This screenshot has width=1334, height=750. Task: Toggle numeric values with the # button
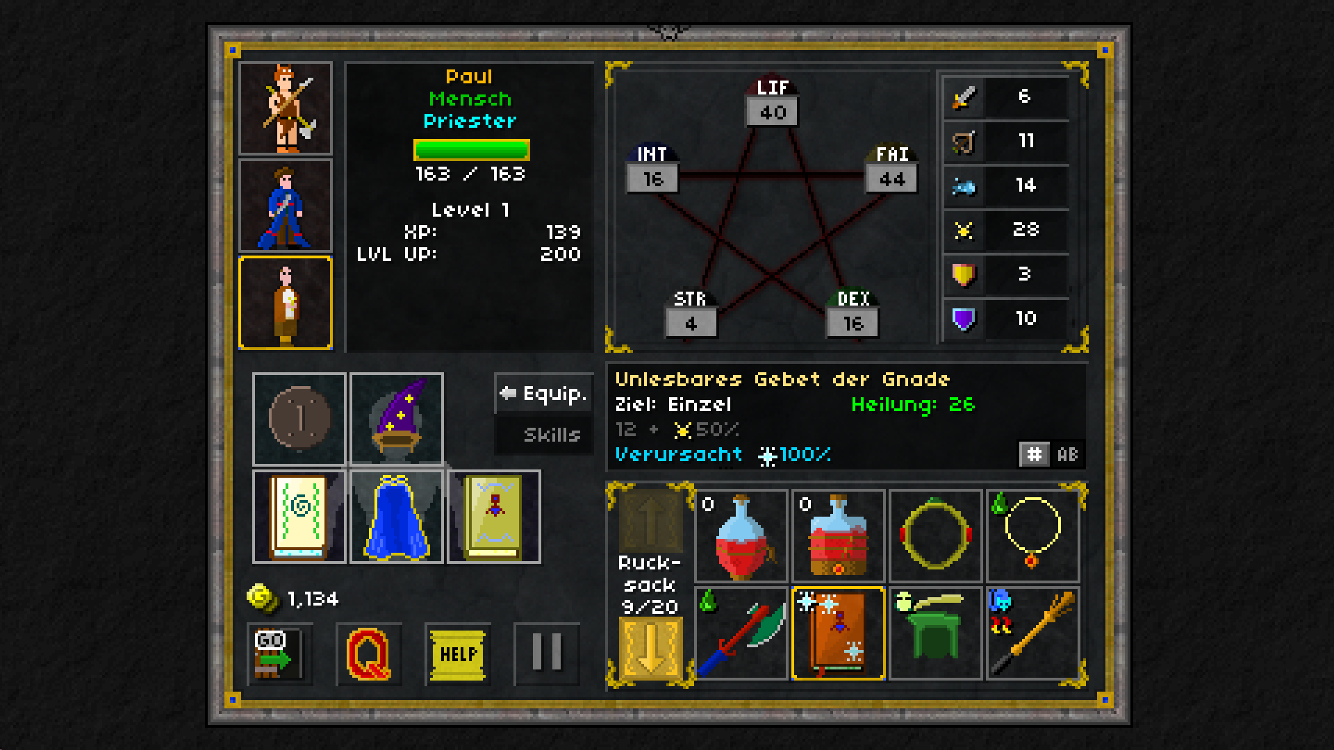pyautogui.click(x=1037, y=454)
